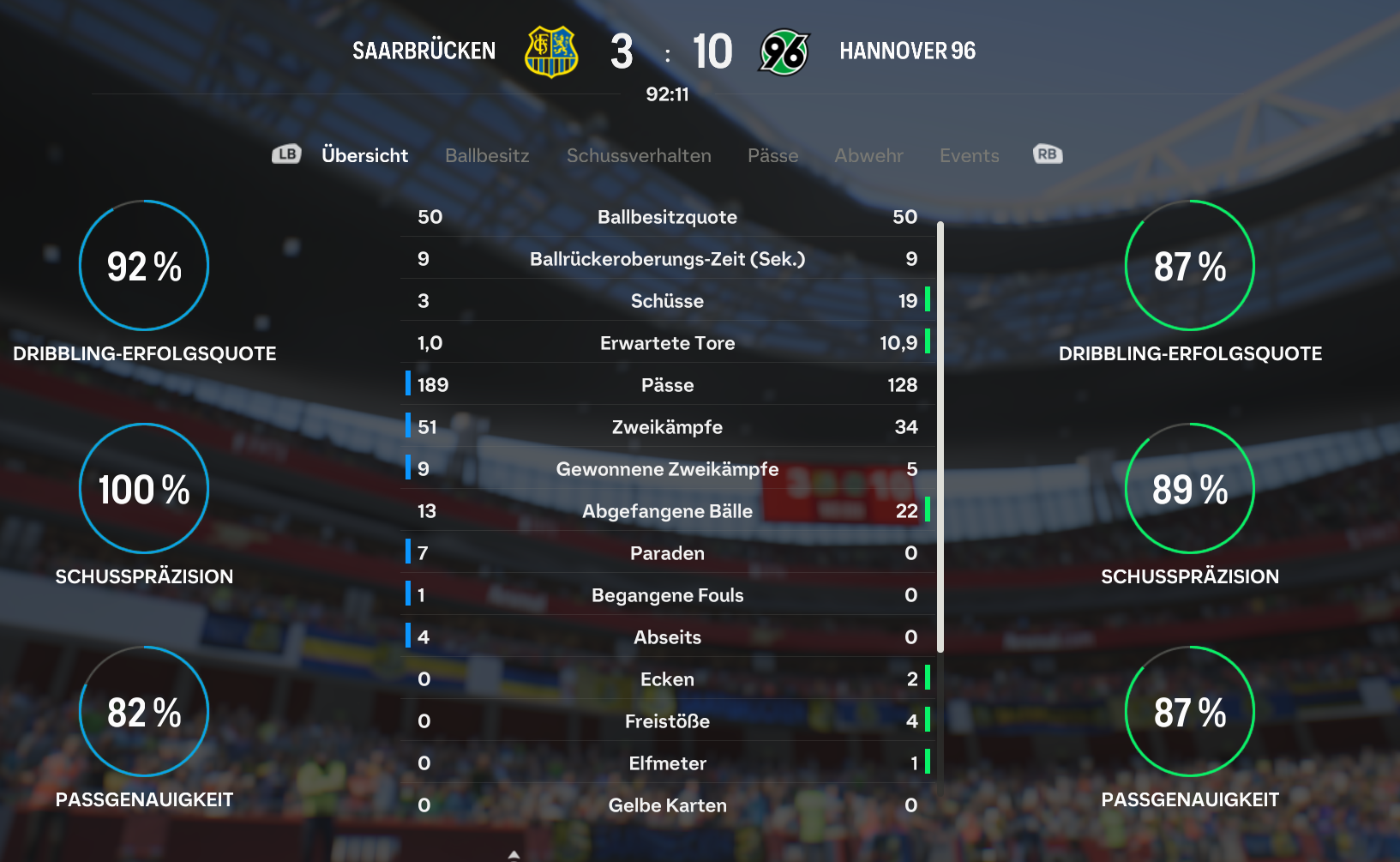Select the Schussverhalten tab
The height and width of the screenshot is (862, 1400).
click(x=639, y=155)
